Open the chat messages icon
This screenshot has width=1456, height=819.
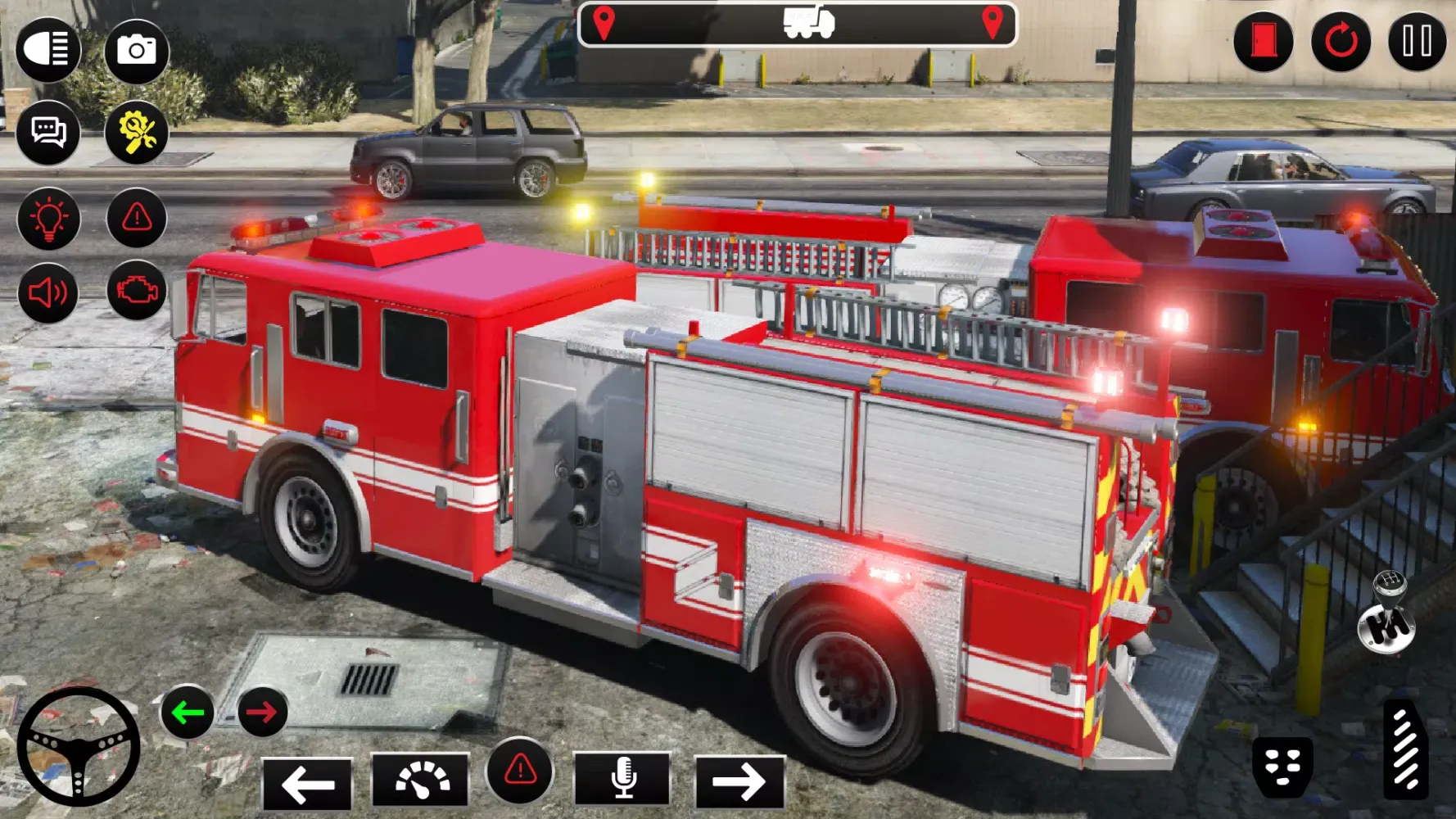(x=49, y=131)
